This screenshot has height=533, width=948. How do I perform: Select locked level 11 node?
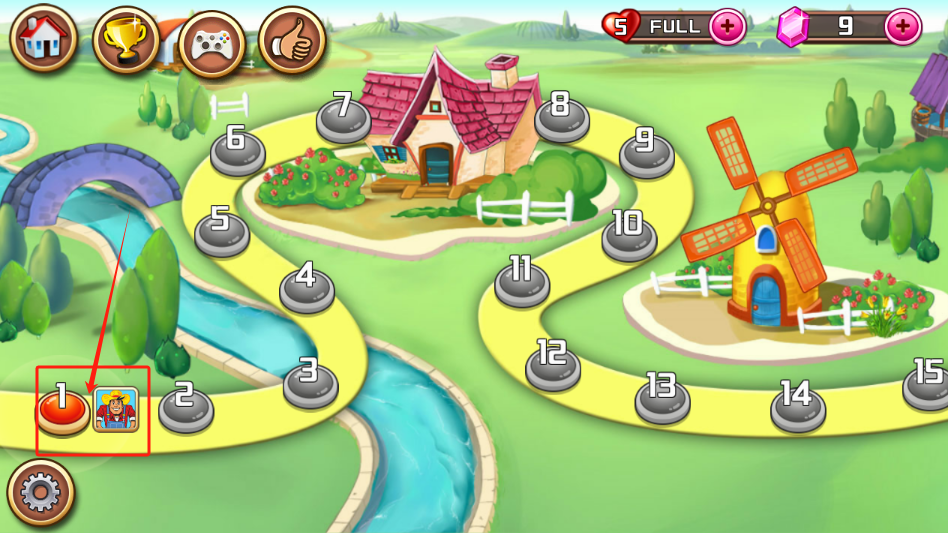coord(522,279)
